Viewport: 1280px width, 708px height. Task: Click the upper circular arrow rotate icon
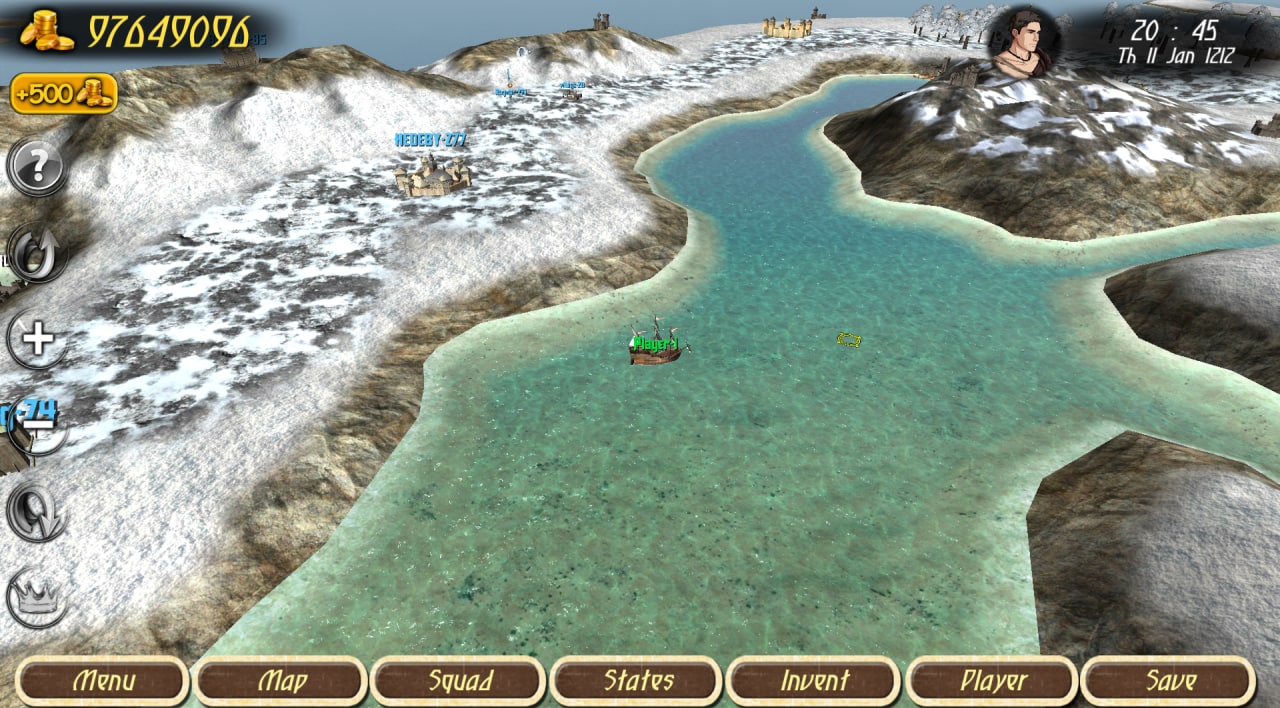coord(38,254)
